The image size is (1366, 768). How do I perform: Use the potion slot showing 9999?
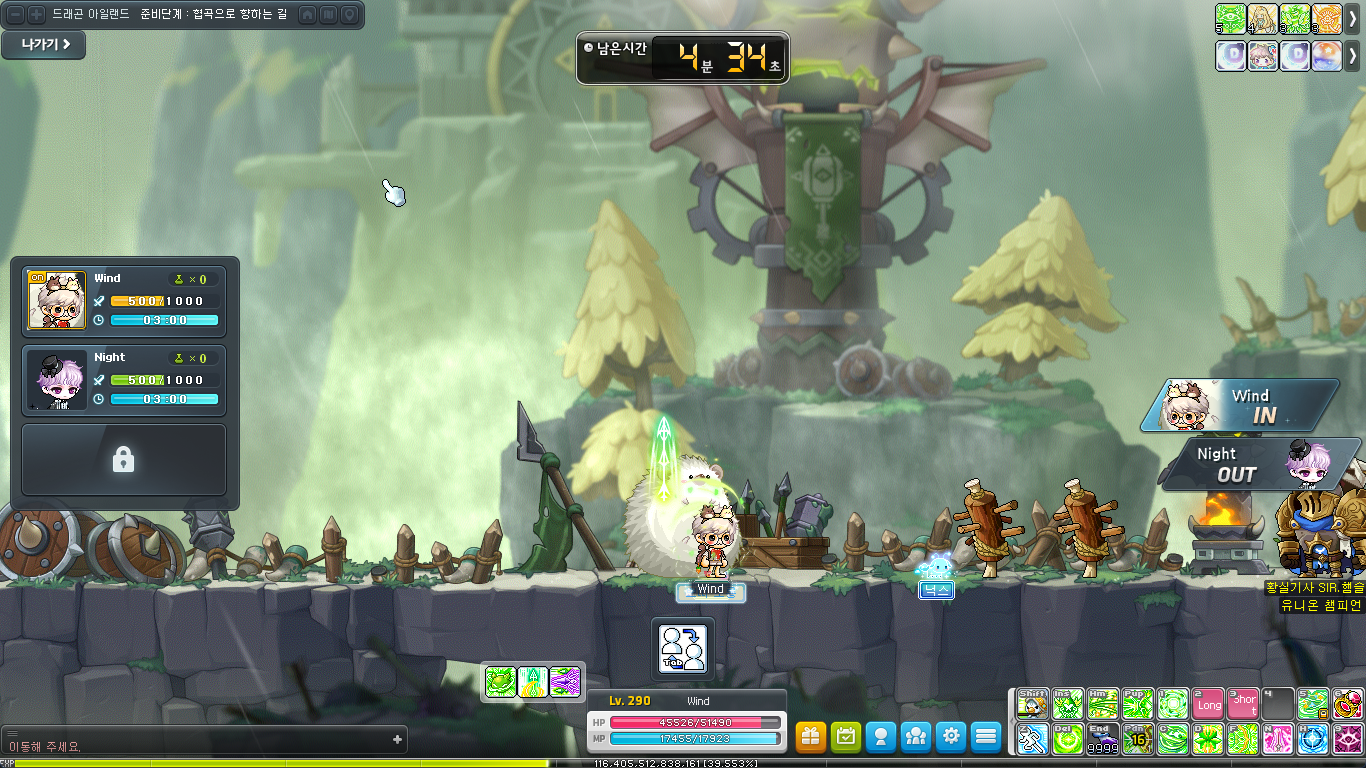coord(1102,739)
